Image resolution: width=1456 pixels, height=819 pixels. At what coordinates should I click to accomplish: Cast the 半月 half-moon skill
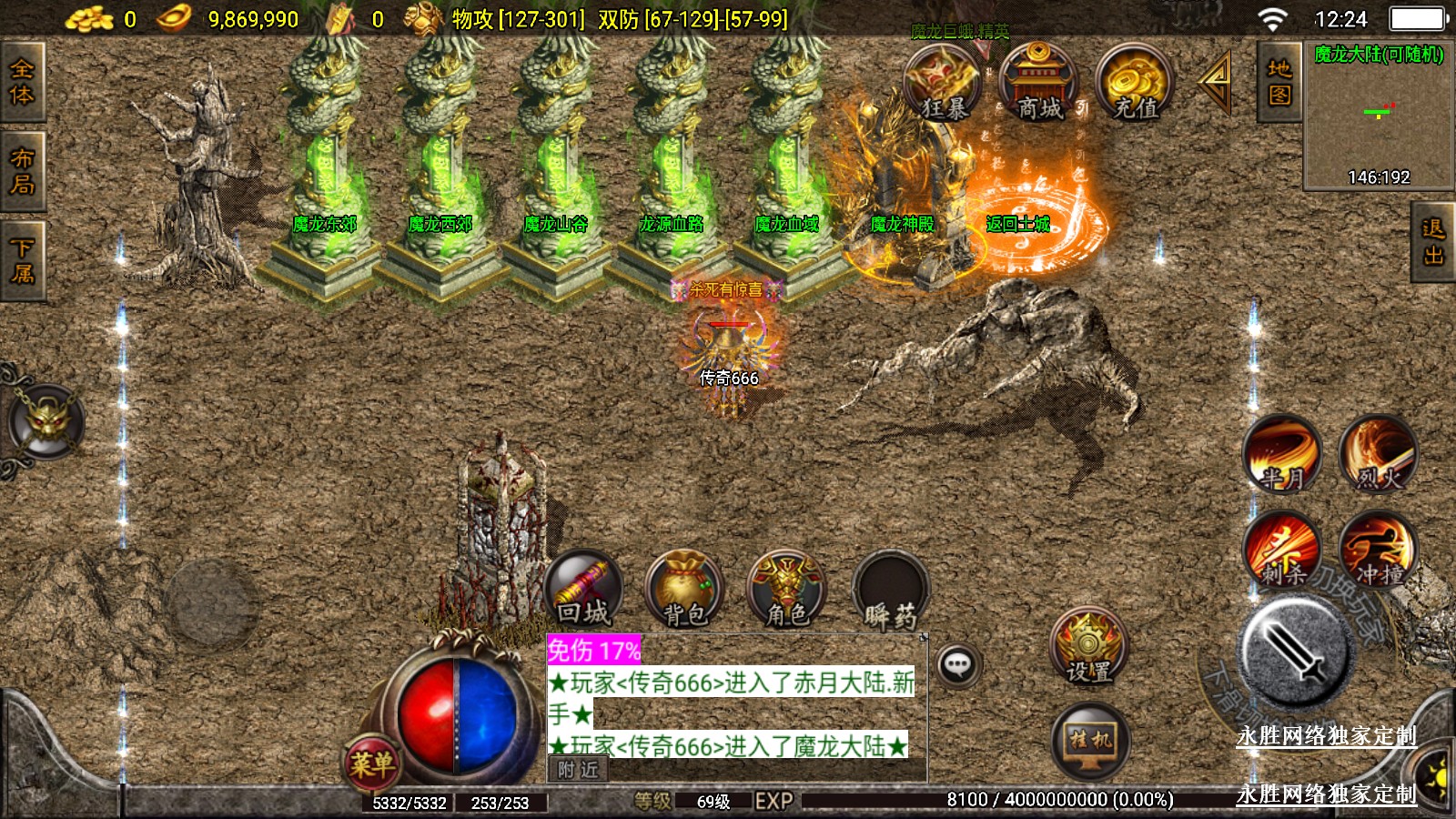pos(1282,454)
